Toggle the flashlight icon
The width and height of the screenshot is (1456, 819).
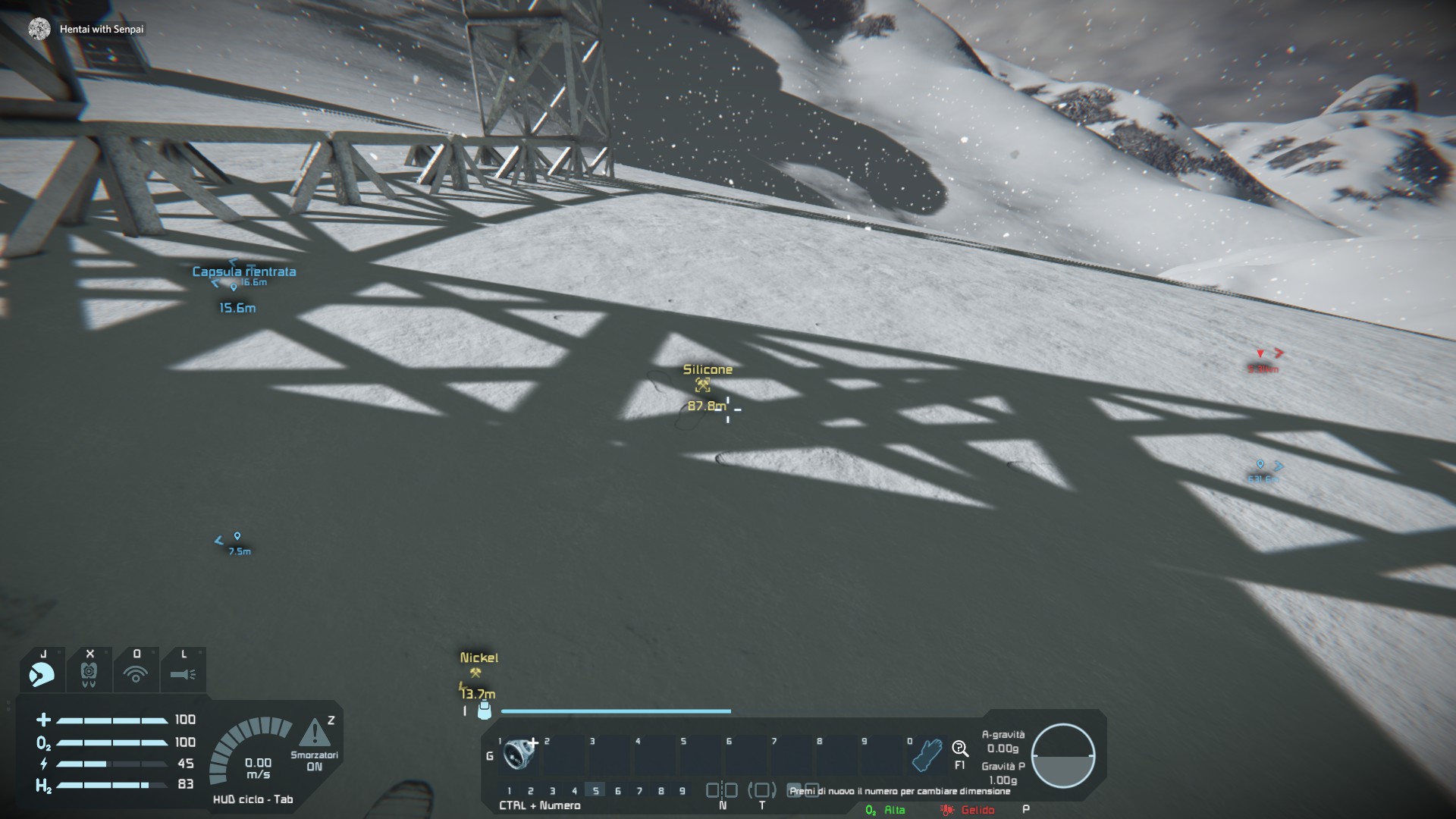[183, 673]
